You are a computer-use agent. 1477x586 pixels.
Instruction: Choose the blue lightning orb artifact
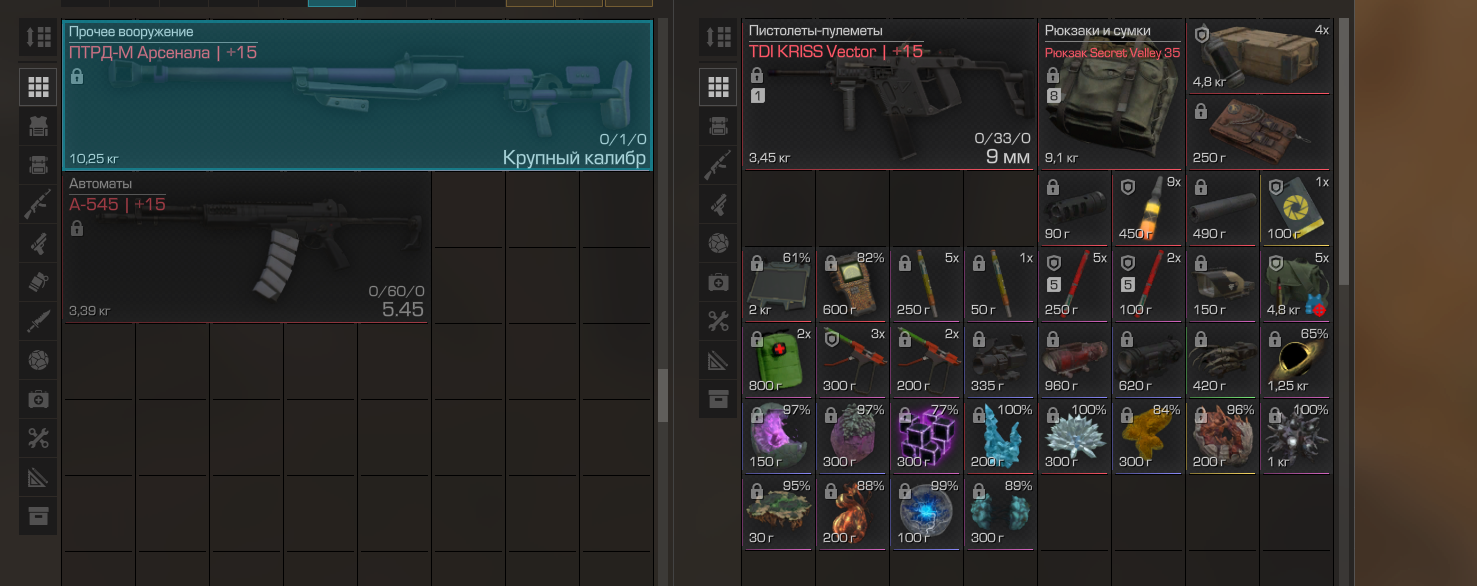[926, 511]
